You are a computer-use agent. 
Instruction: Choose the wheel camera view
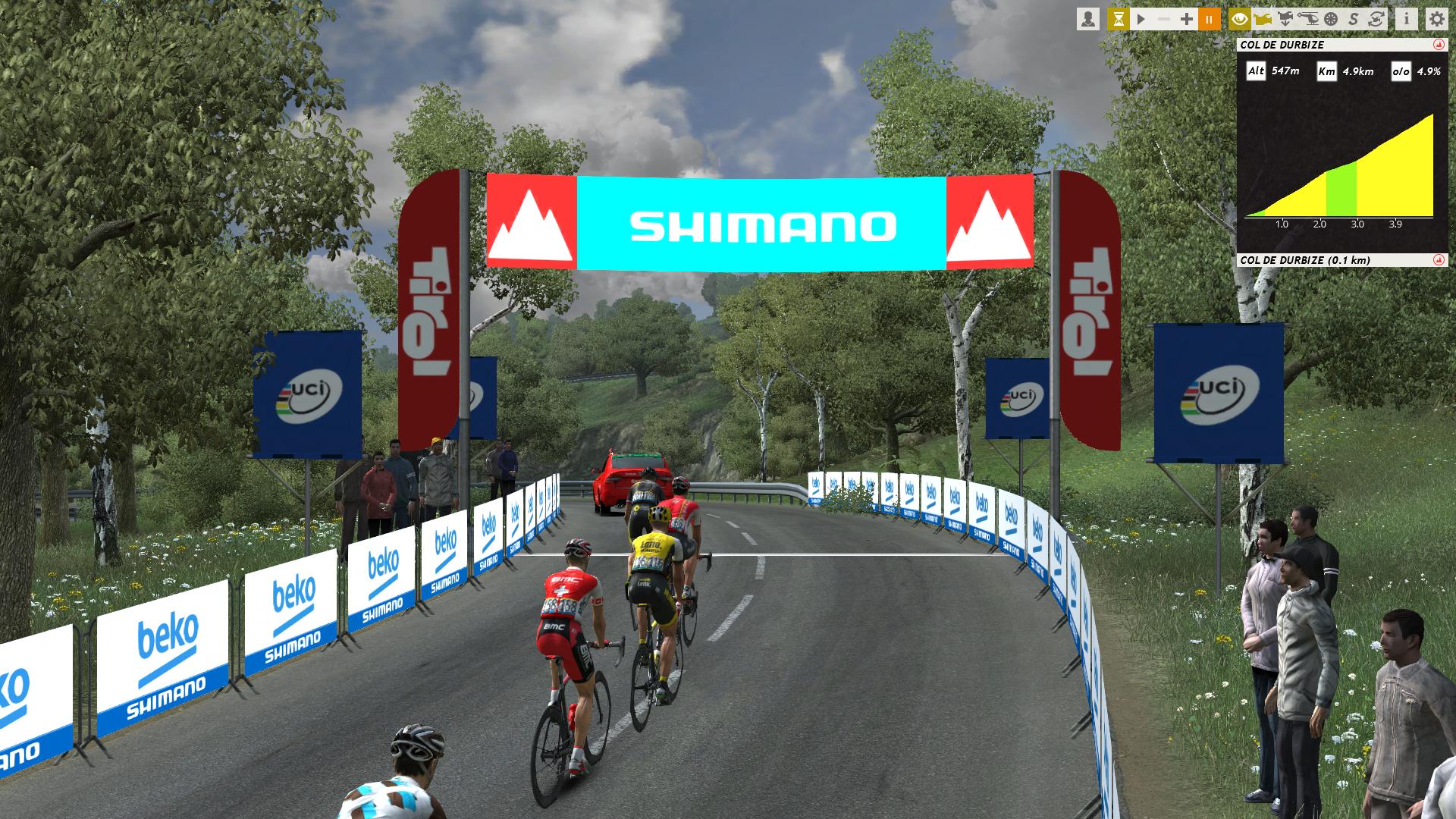click(x=1331, y=19)
